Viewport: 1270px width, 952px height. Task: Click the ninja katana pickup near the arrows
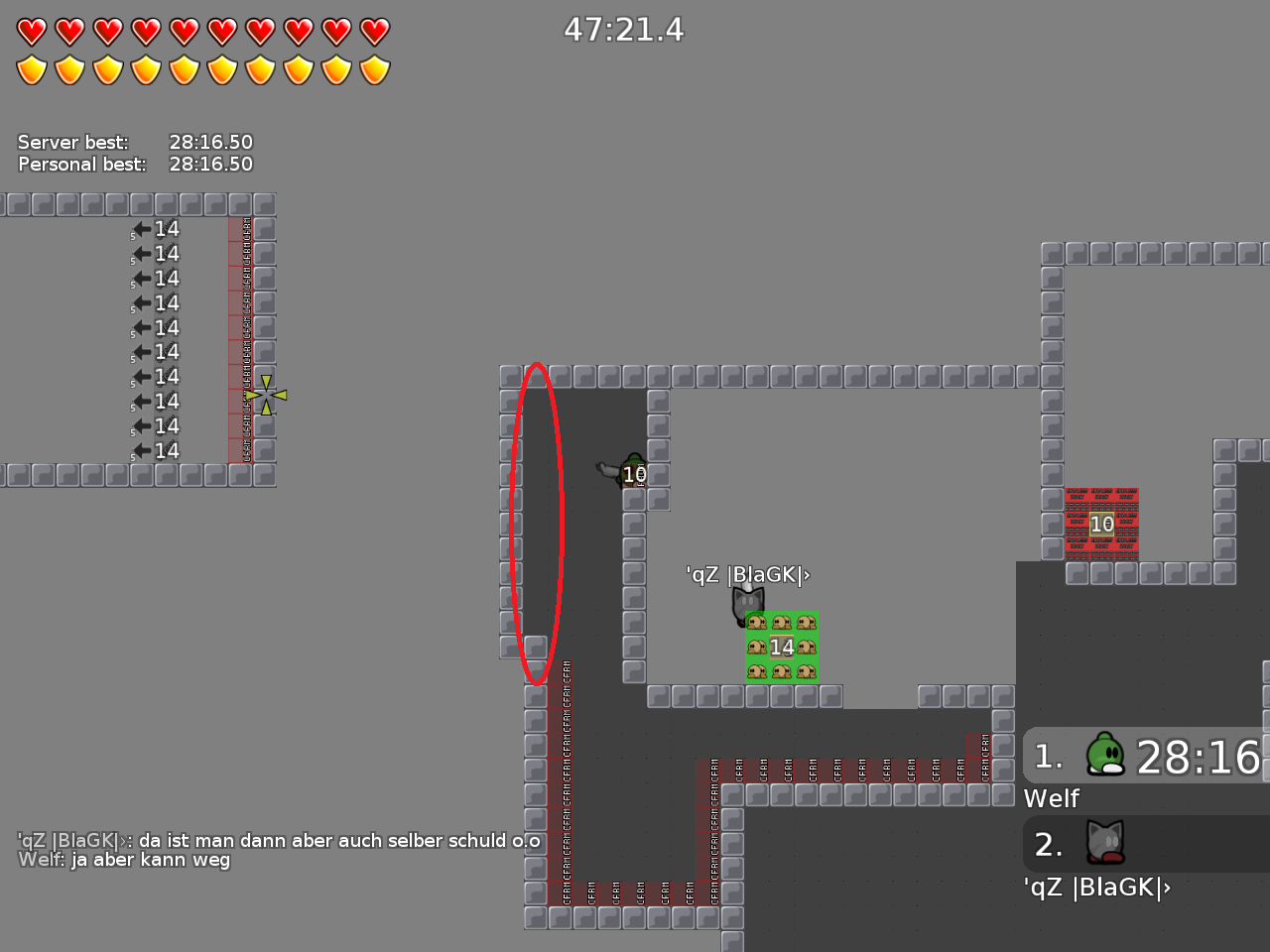coord(266,395)
